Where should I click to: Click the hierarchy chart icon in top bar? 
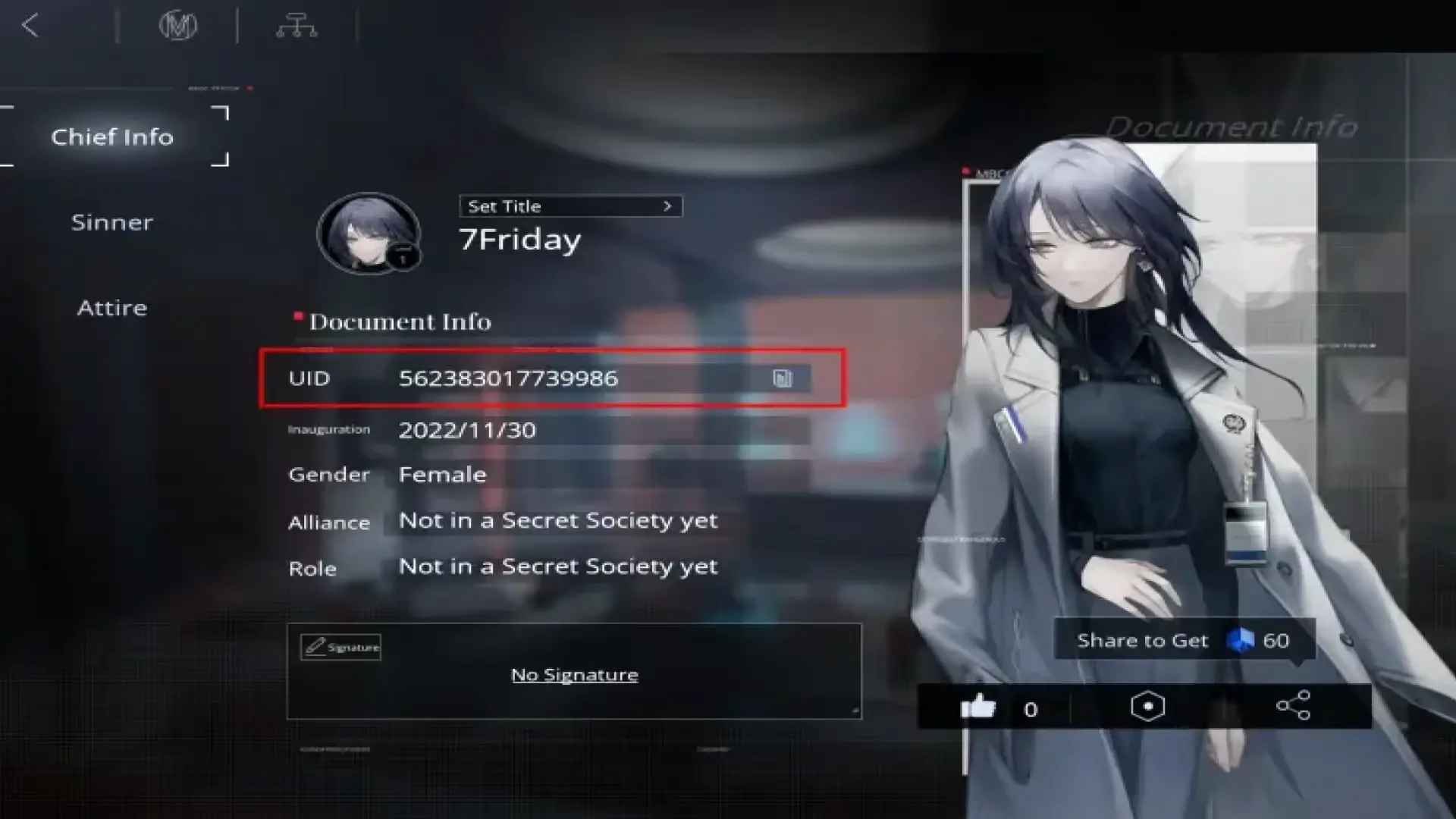297,25
